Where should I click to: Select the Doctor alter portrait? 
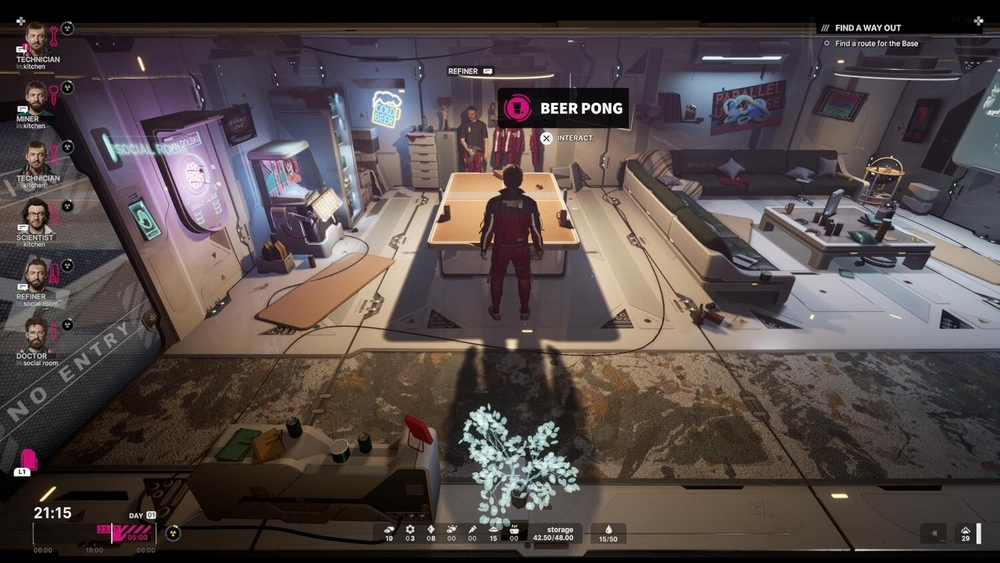(36, 333)
